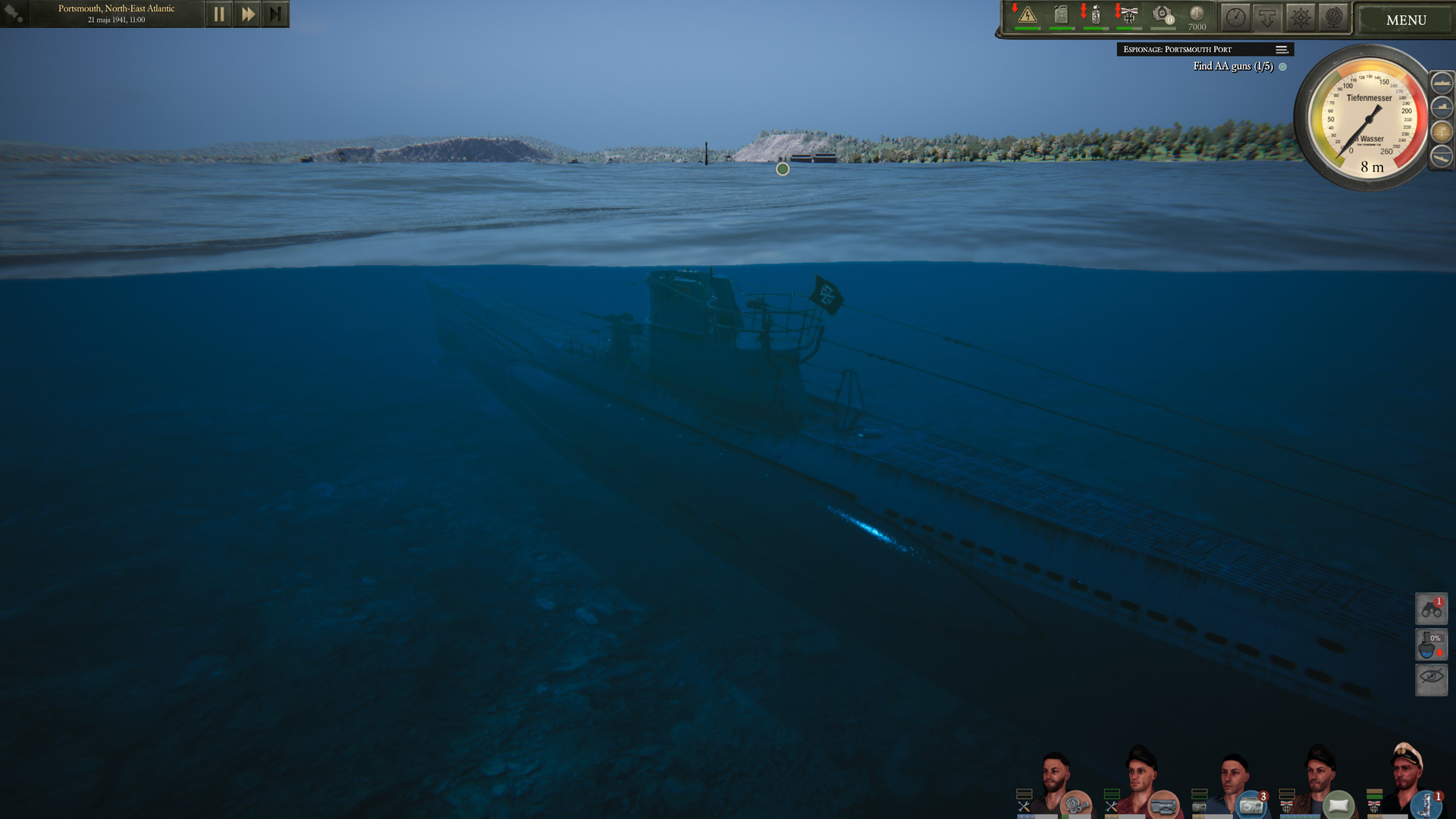Fast-forward game time
Image resolution: width=1456 pixels, height=819 pixels.
coord(246,13)
